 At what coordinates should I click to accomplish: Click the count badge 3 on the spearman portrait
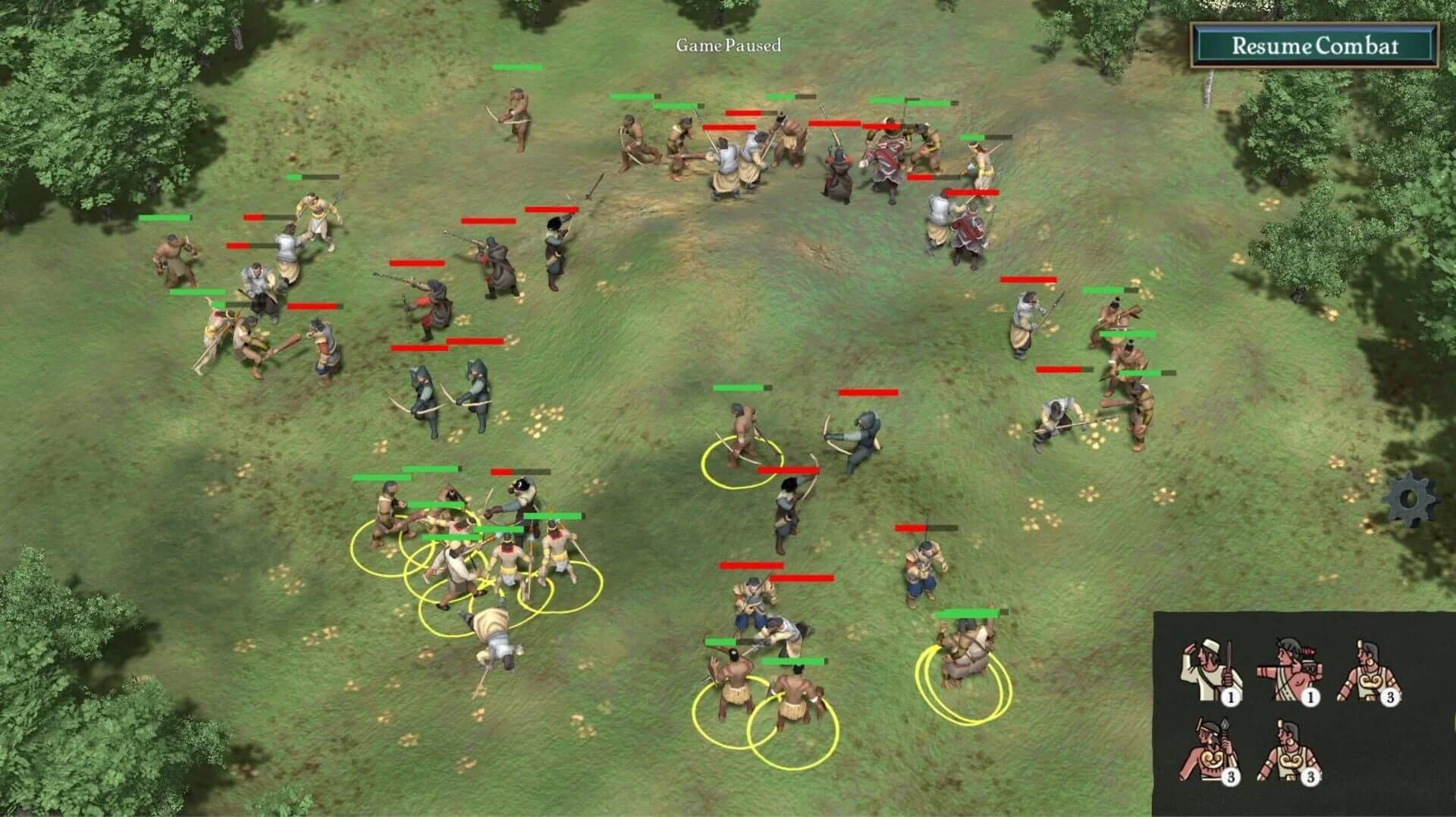pos(1231,776)
